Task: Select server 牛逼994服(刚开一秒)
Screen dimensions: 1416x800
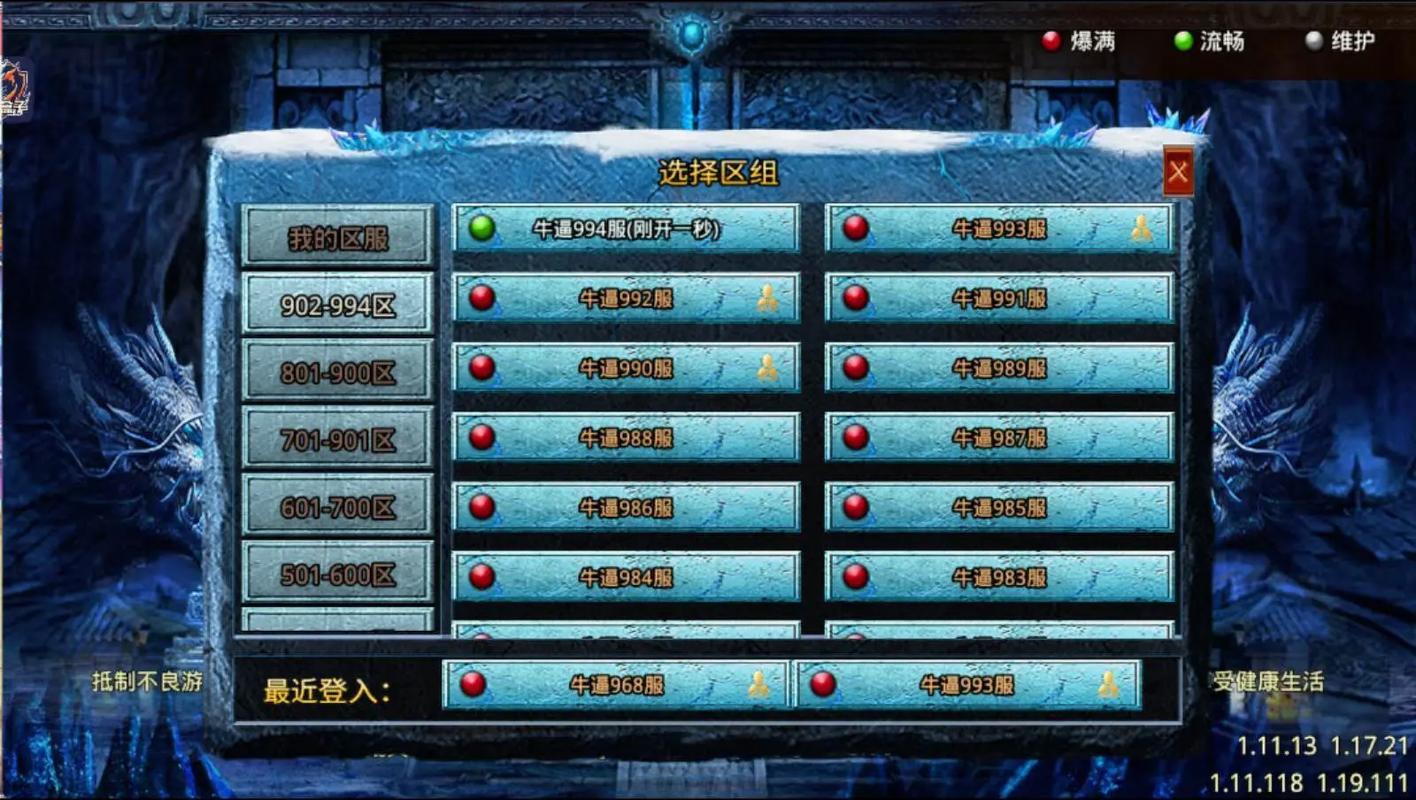Action: (x=626, y=229)
